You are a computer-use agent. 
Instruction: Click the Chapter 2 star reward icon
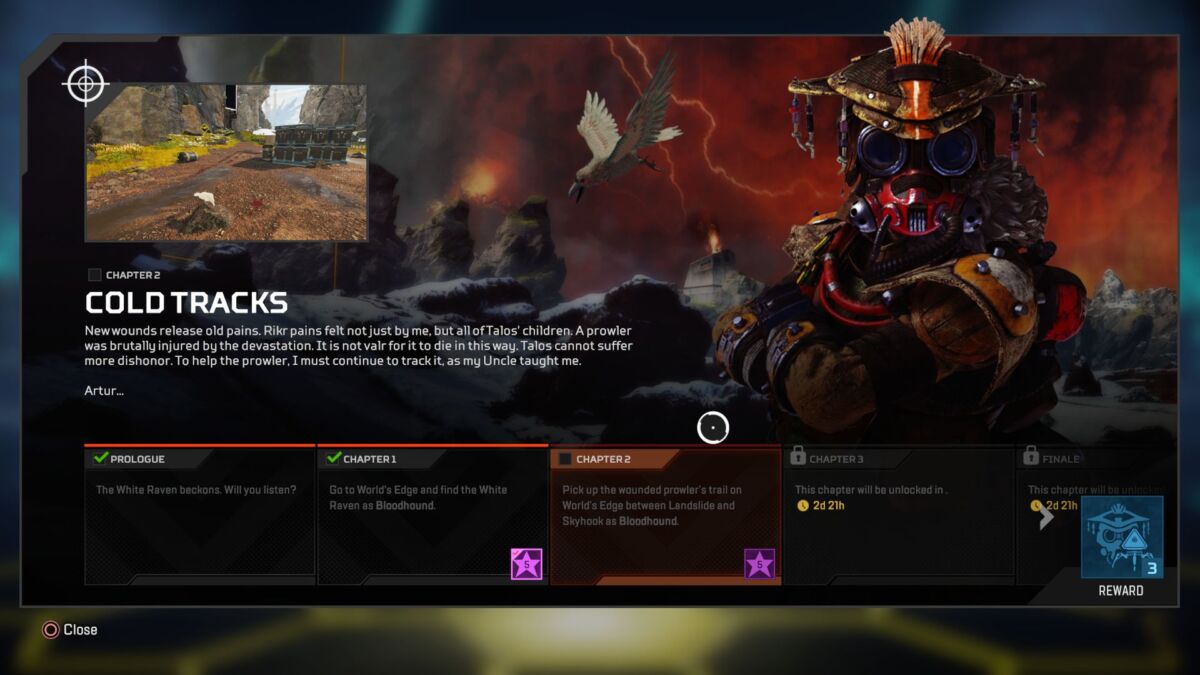[760, 564]
